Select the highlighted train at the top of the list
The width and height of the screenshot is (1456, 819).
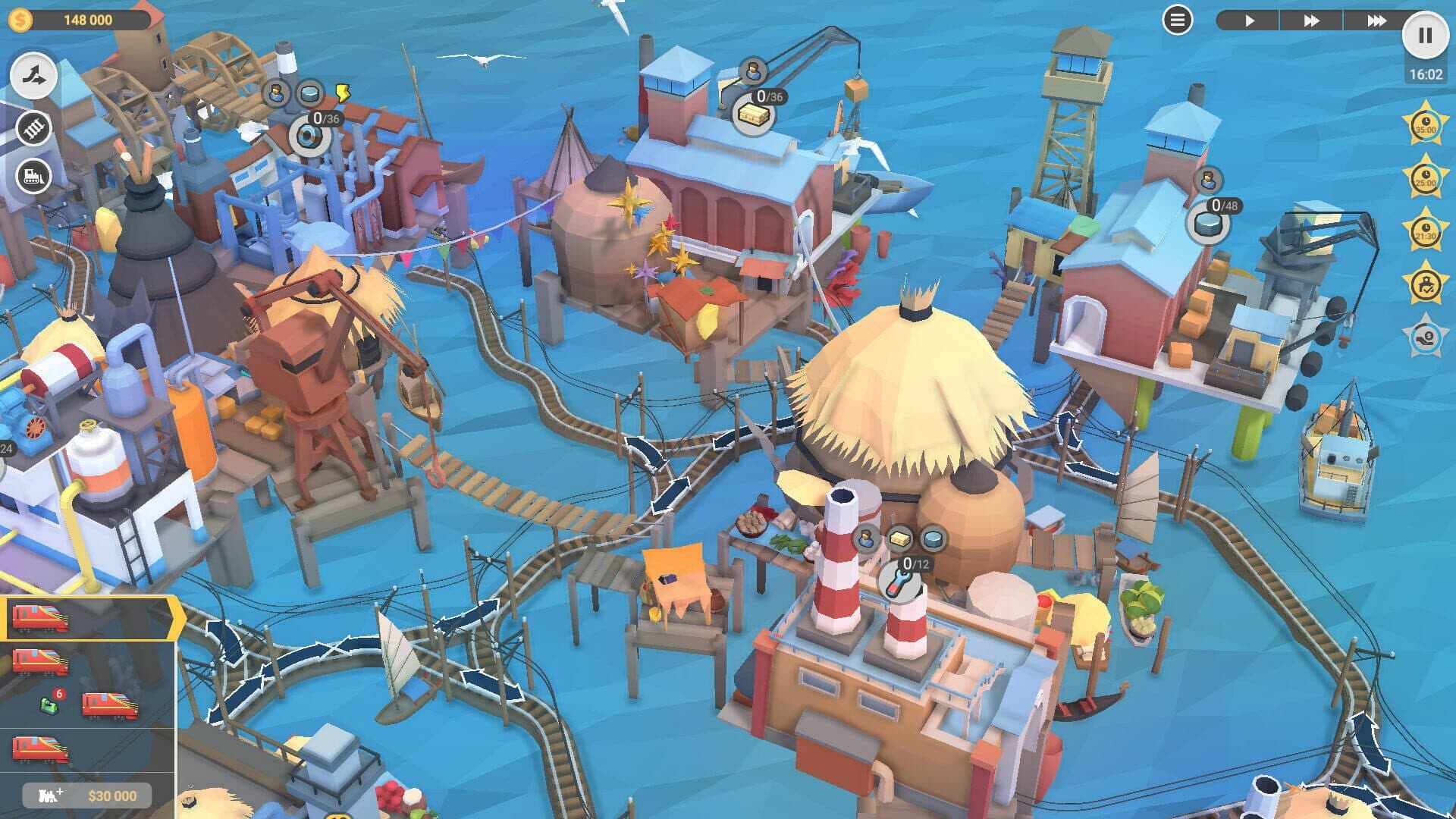42,618
